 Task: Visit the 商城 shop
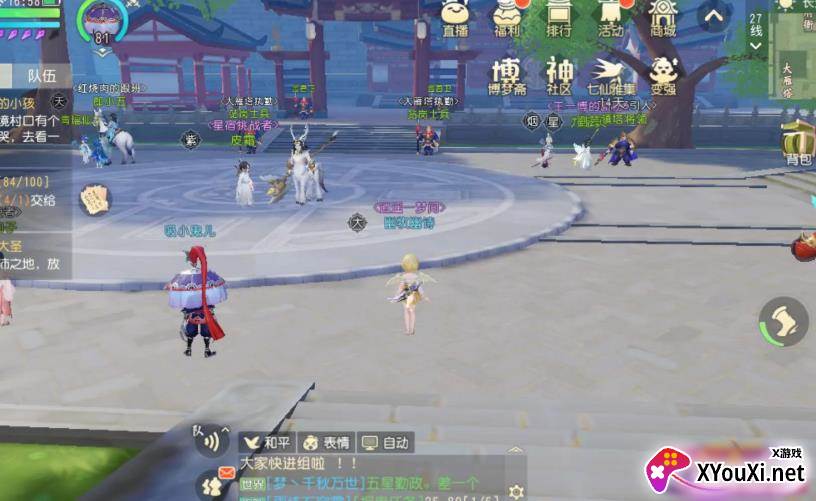[x=662, y=18]
